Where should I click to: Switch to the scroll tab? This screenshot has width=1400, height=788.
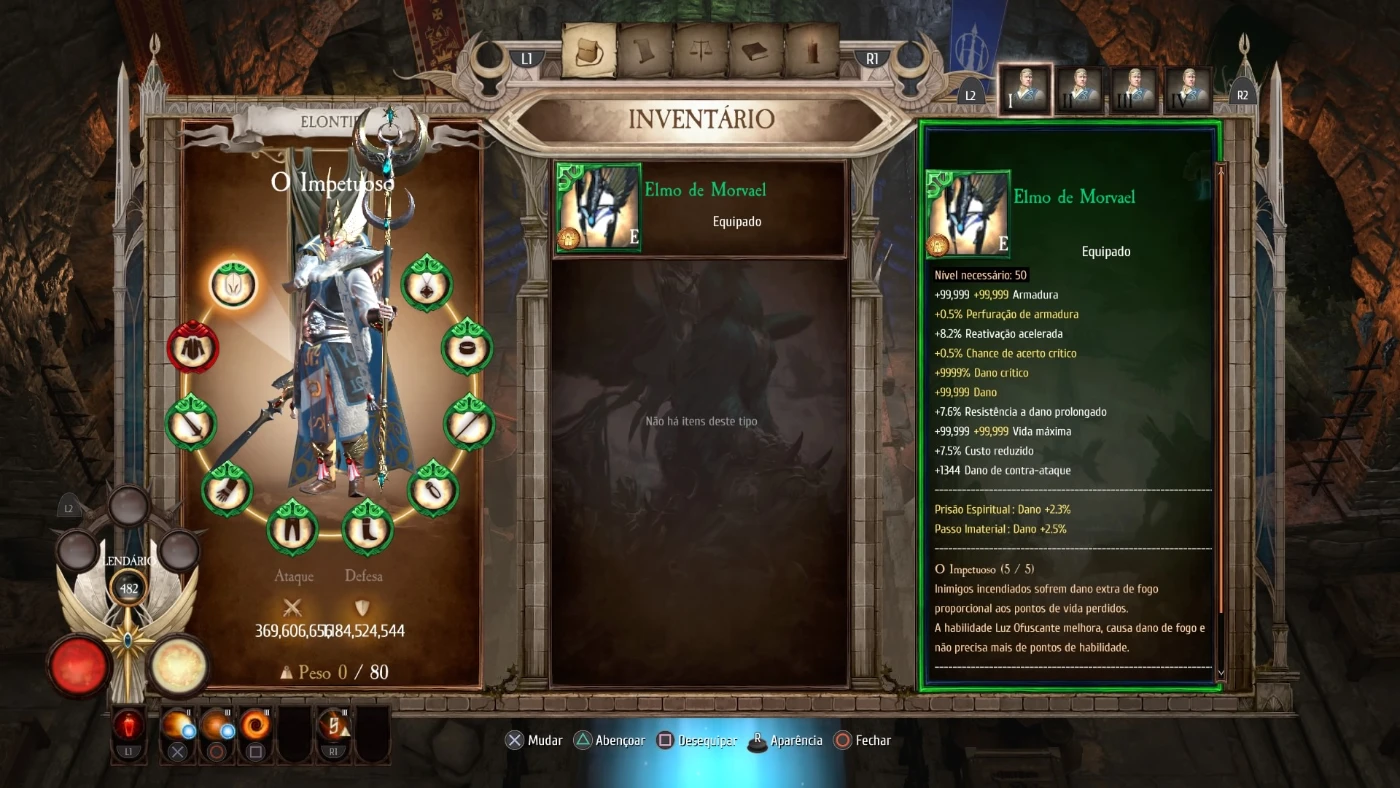pyautogui.click(x=644, y=51)
